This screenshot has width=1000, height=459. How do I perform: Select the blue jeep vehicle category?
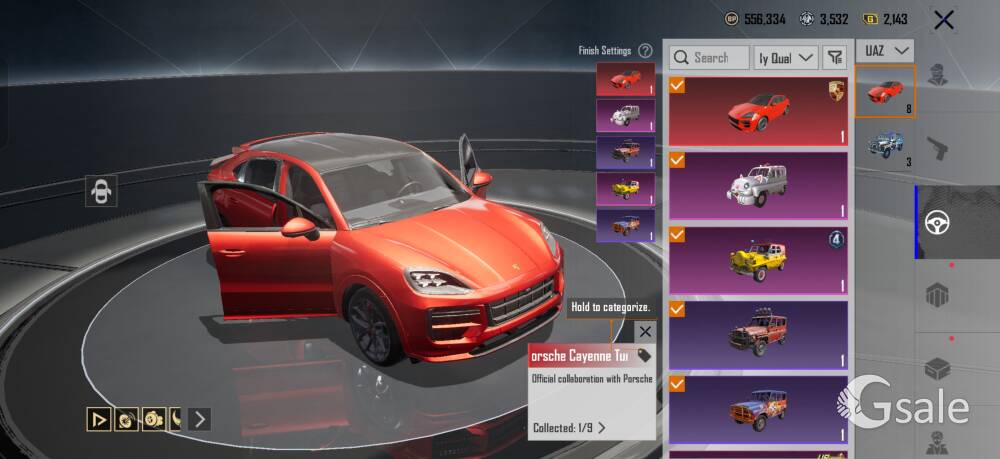point(885,146)
